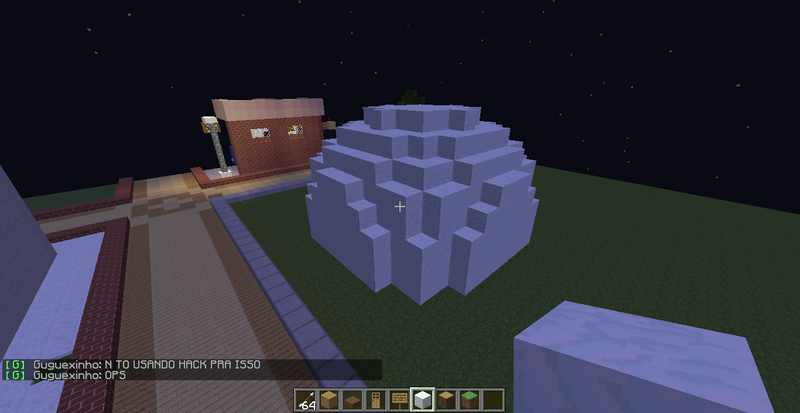The height and width of the screenshot is (413, 800).
Task: Choose the wooden planks block slot
Action: point(330,401)
